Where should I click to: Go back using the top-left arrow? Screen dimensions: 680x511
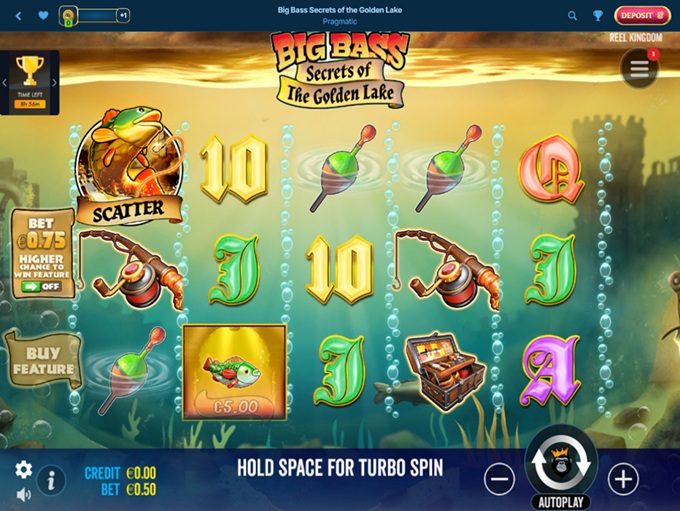pyautogui.click(x=18, y=16)
